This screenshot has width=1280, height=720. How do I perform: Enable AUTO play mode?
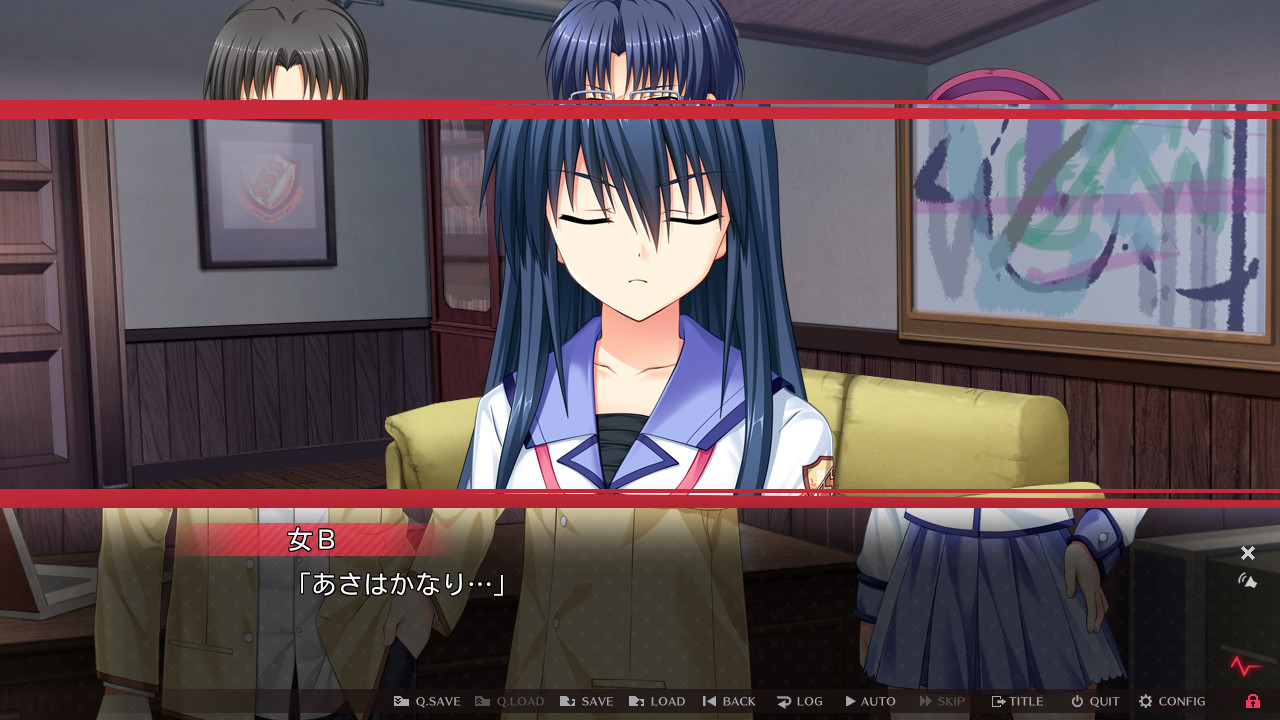coord(870,701)
